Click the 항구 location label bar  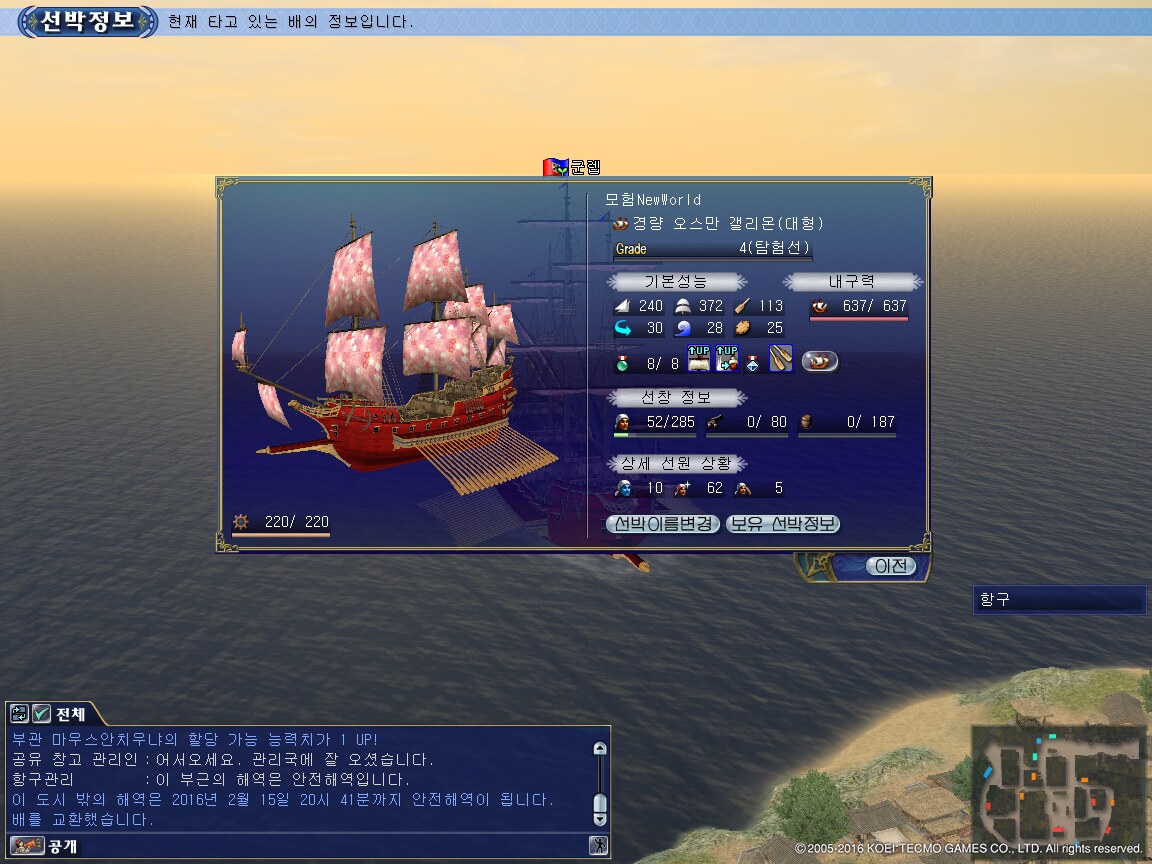point(1059,600)
